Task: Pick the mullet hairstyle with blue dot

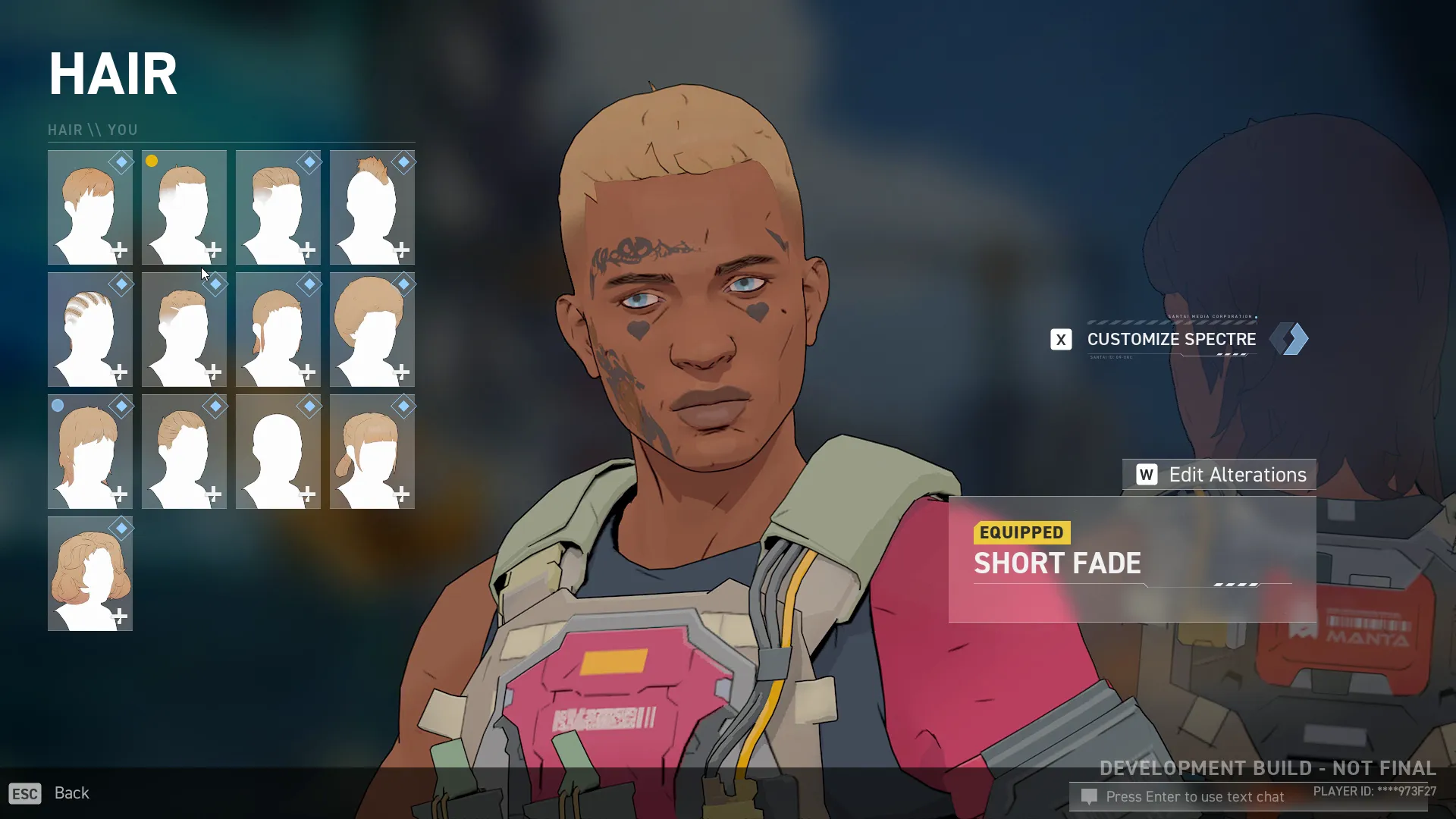Action: [89, 451]
